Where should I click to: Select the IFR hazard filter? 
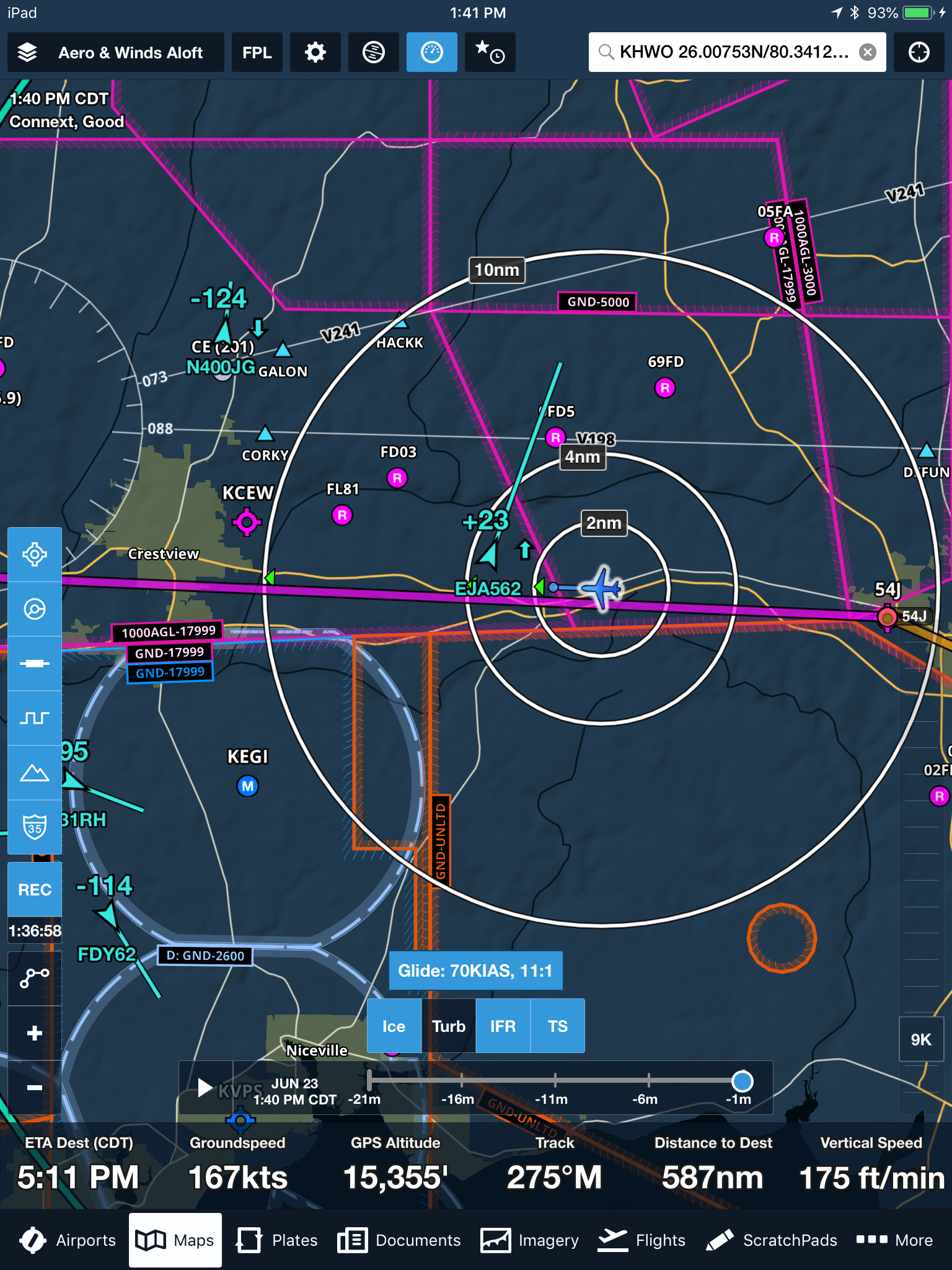tap(503, 1026)
